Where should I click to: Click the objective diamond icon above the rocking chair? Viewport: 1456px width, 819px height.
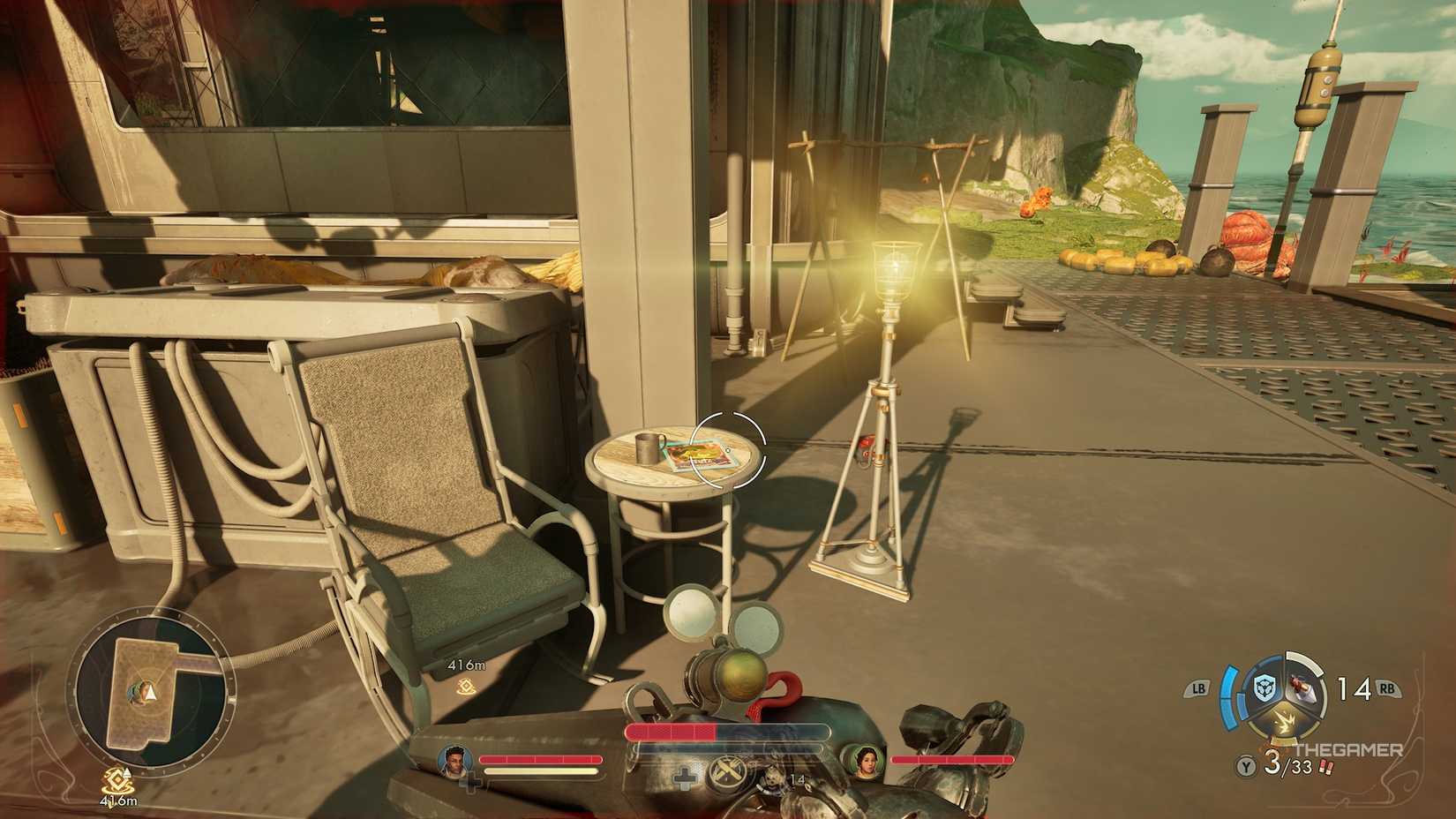465,687
